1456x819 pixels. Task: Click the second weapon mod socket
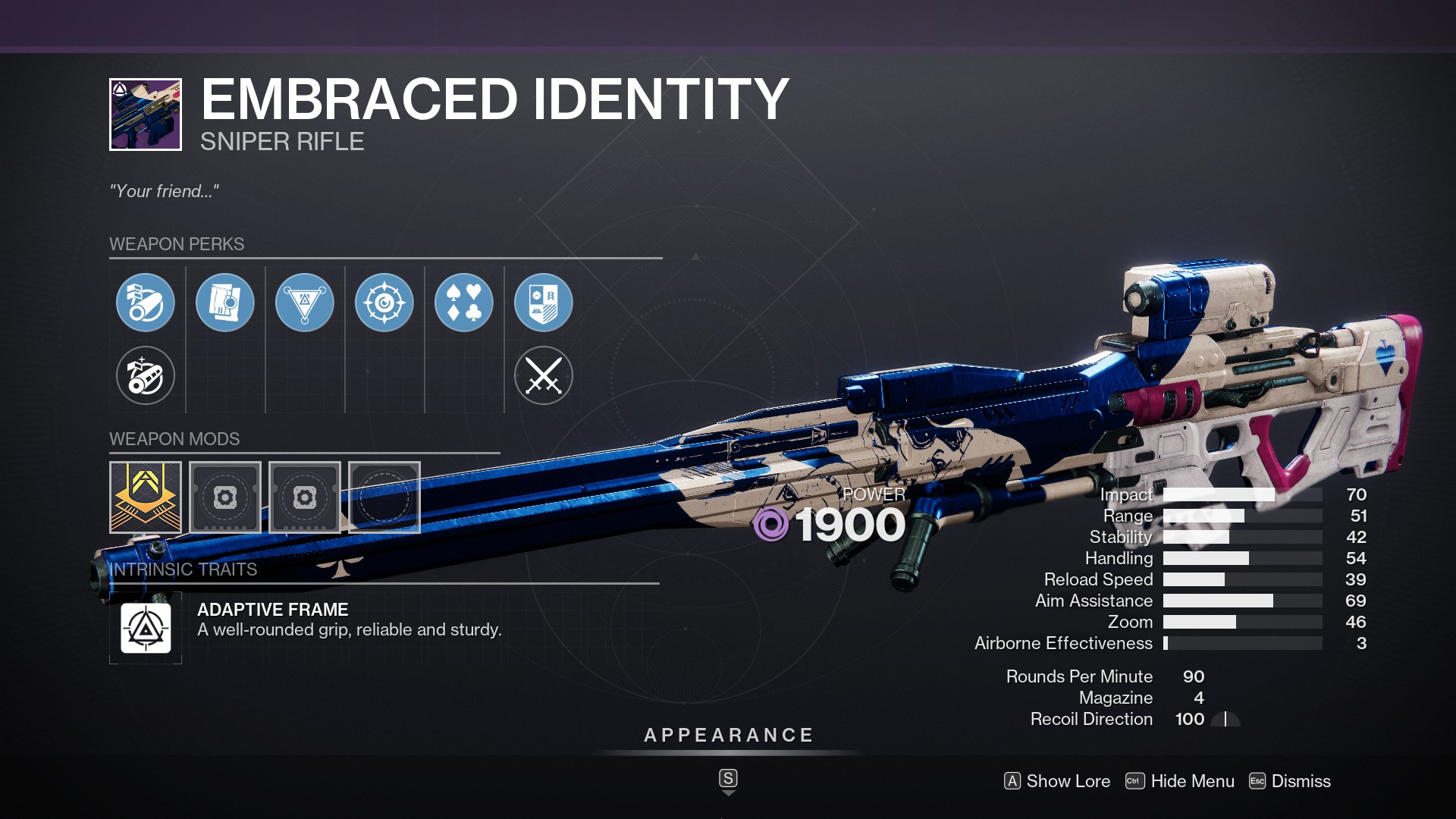[225, 498]
